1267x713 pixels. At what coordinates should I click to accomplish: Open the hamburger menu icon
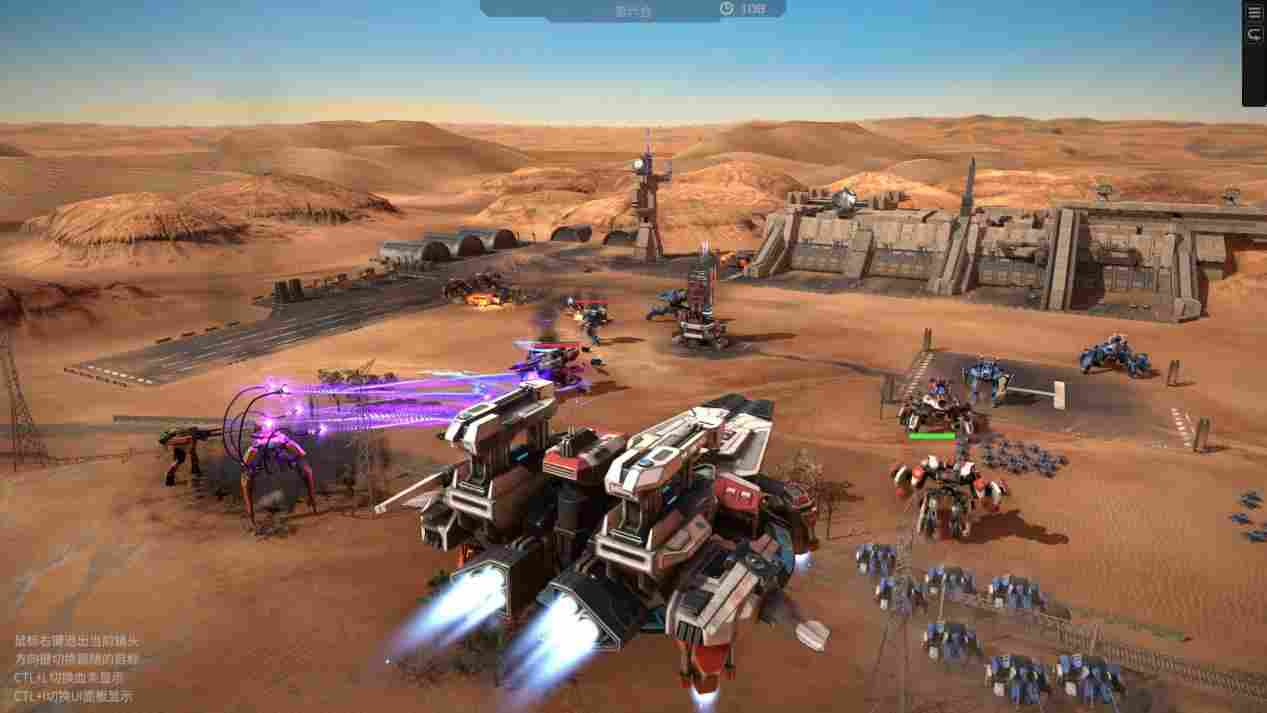point(1254,13)
